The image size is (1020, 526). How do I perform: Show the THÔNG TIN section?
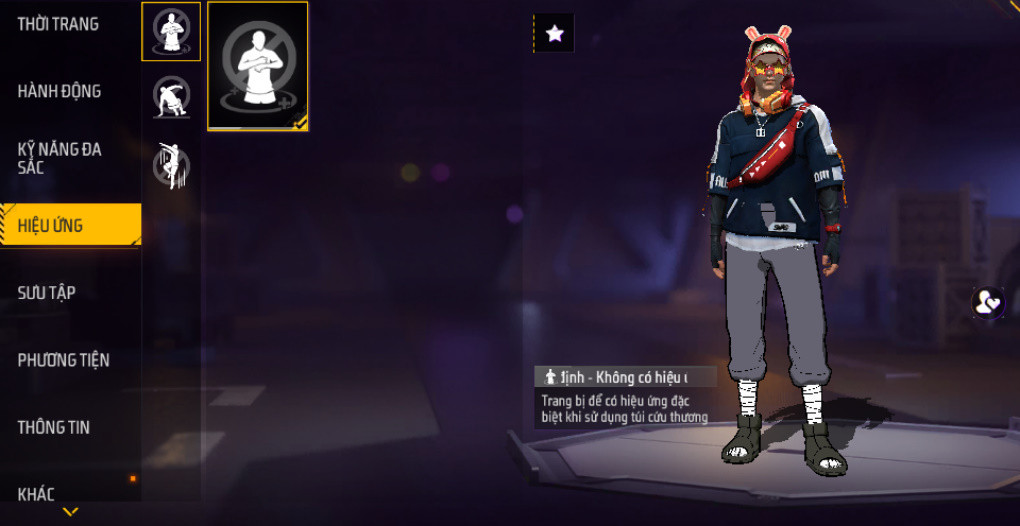click(54, 427)
